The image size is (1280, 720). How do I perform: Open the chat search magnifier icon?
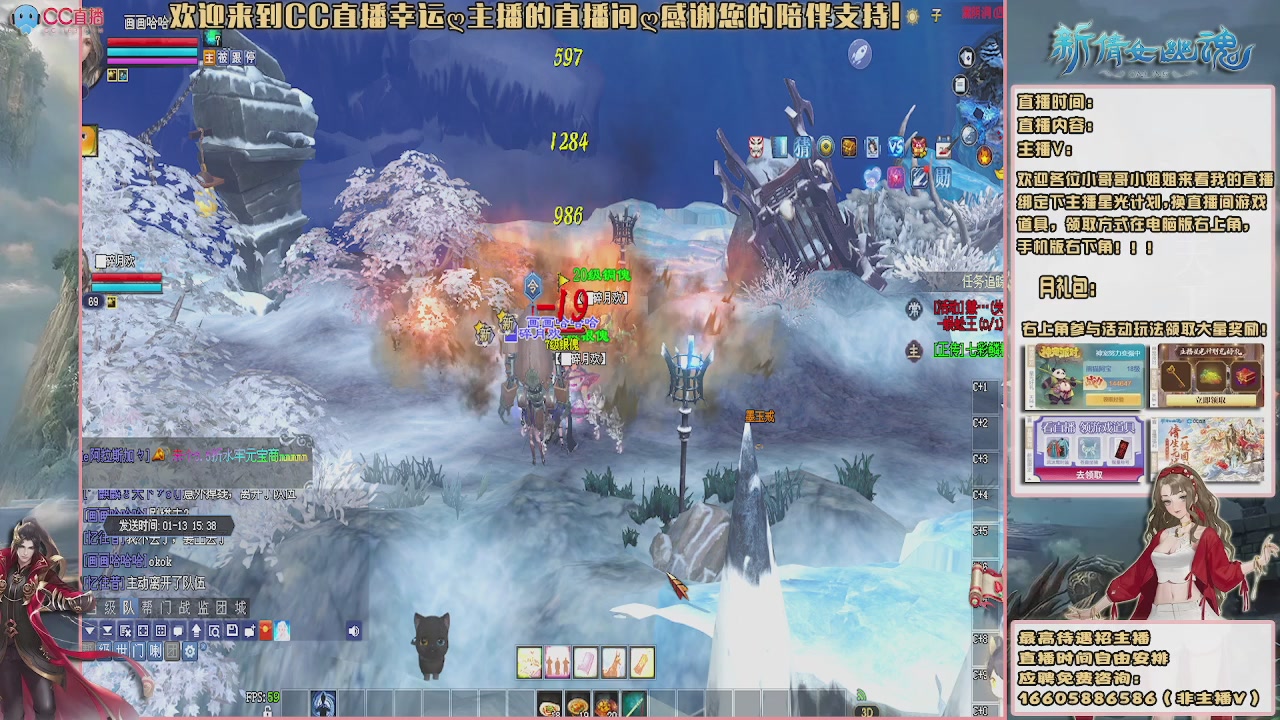click(x=213, y=631)
